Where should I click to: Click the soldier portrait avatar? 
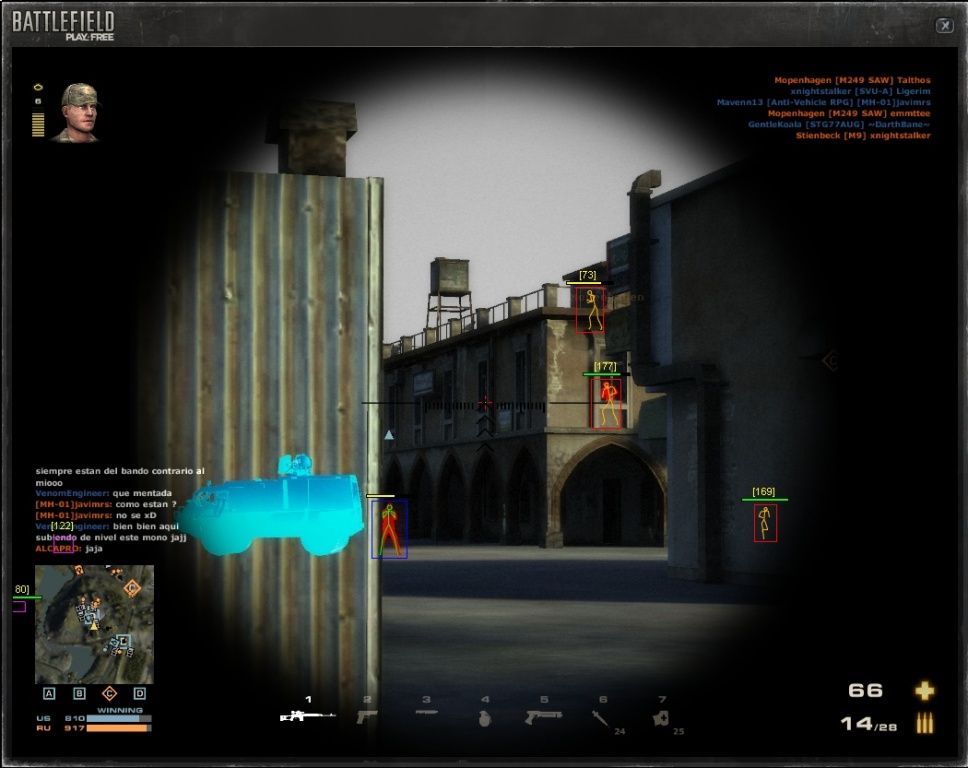pos(78,111)
